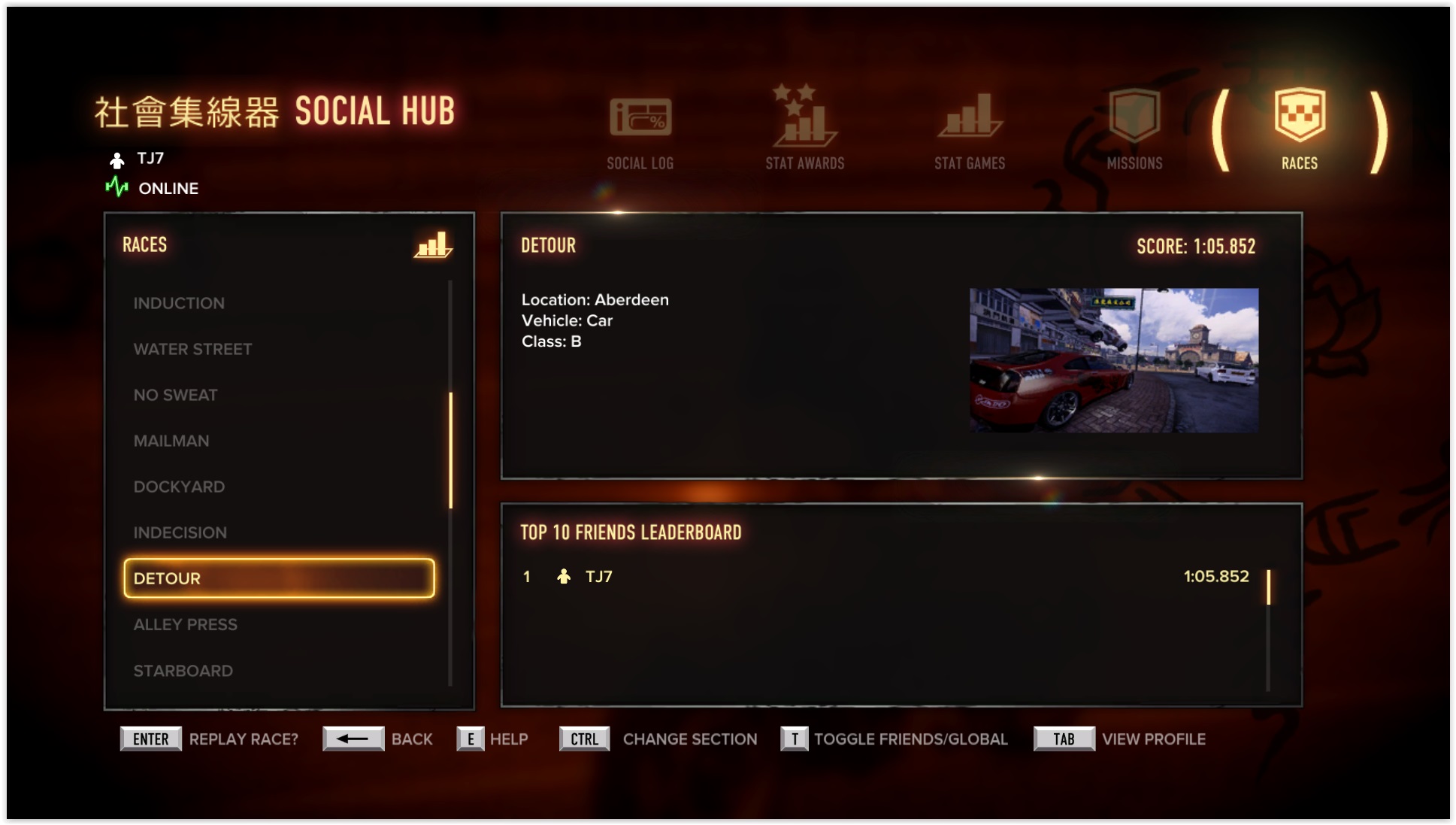This screenshot has height=825, width=1456.
Task: Click the race list scrollbar
Action: pos(450,450)
